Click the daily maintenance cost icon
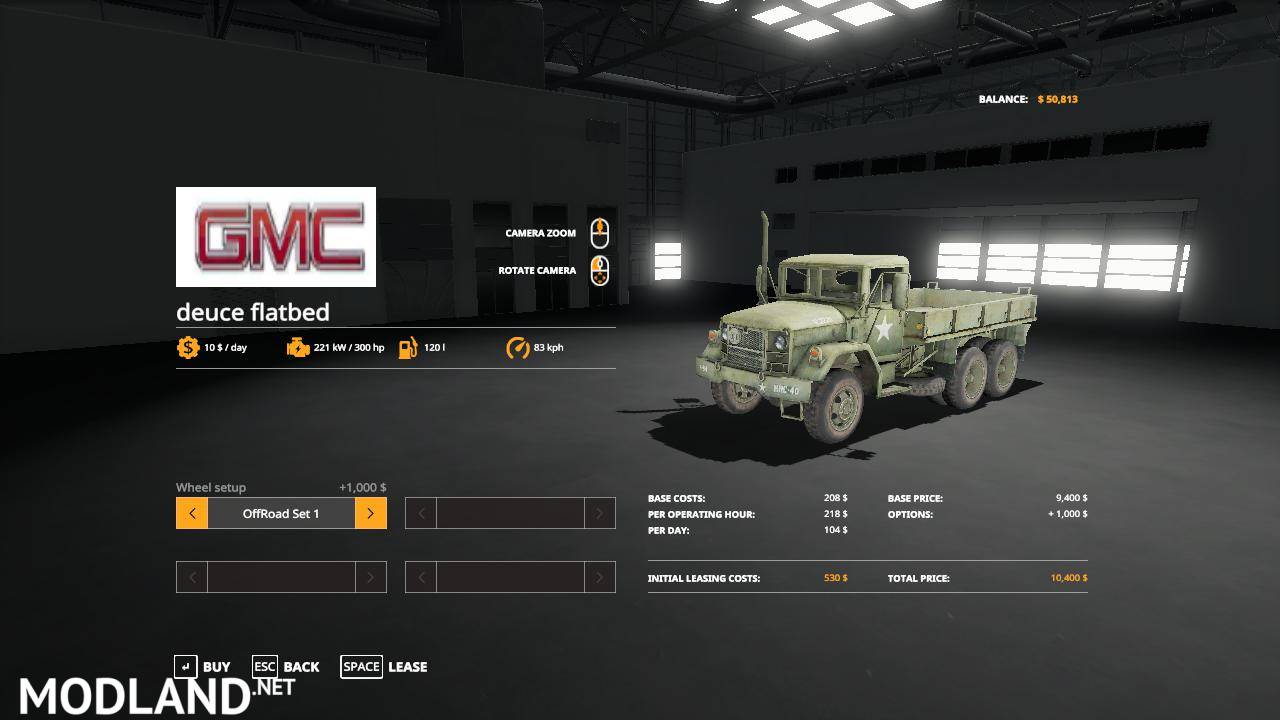1280x720 pixels. click(x=187, y=347)
